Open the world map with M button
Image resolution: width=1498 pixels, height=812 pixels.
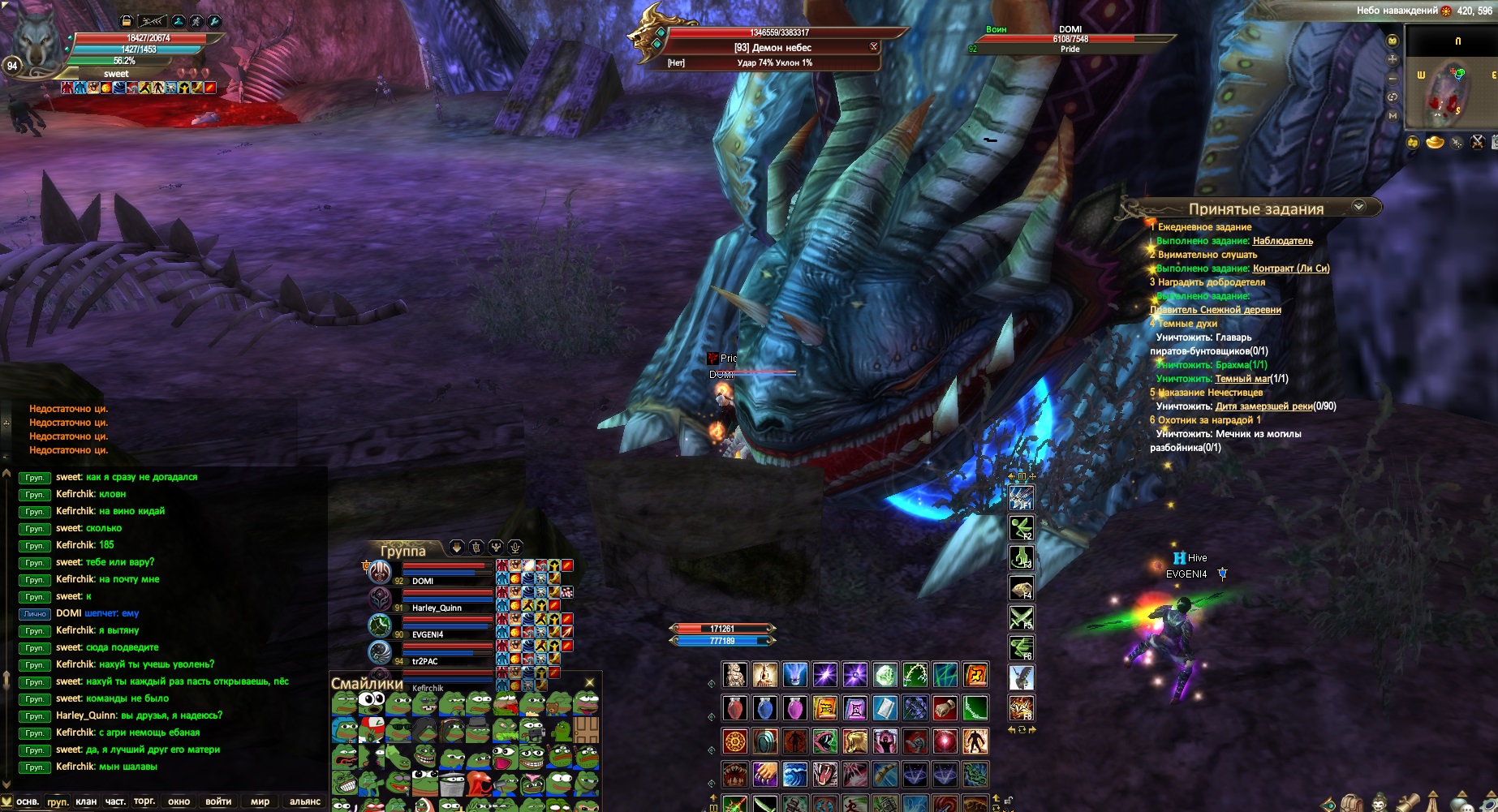coord(1393,115)
